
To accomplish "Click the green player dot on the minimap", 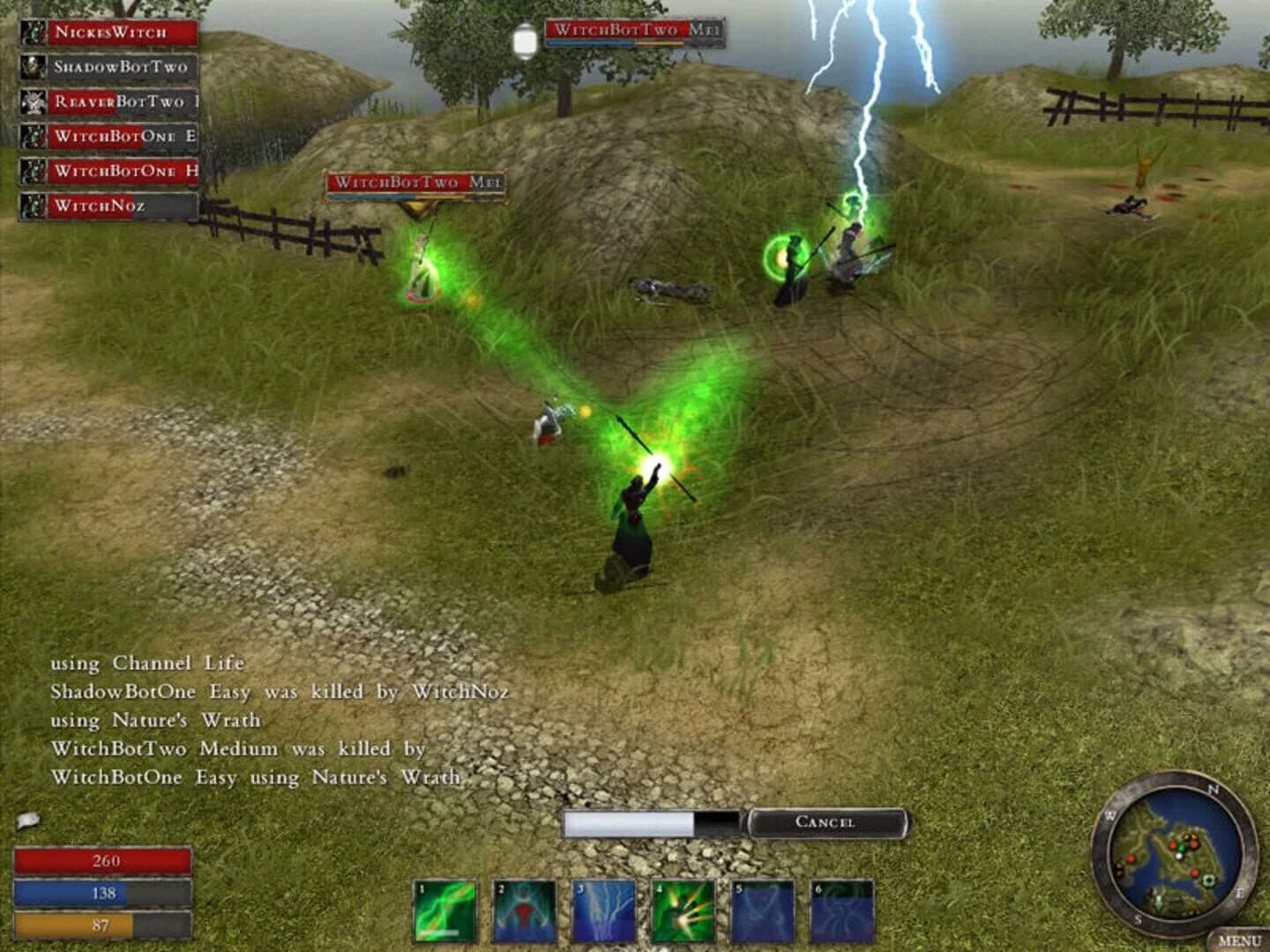I will pos(1181,848).
